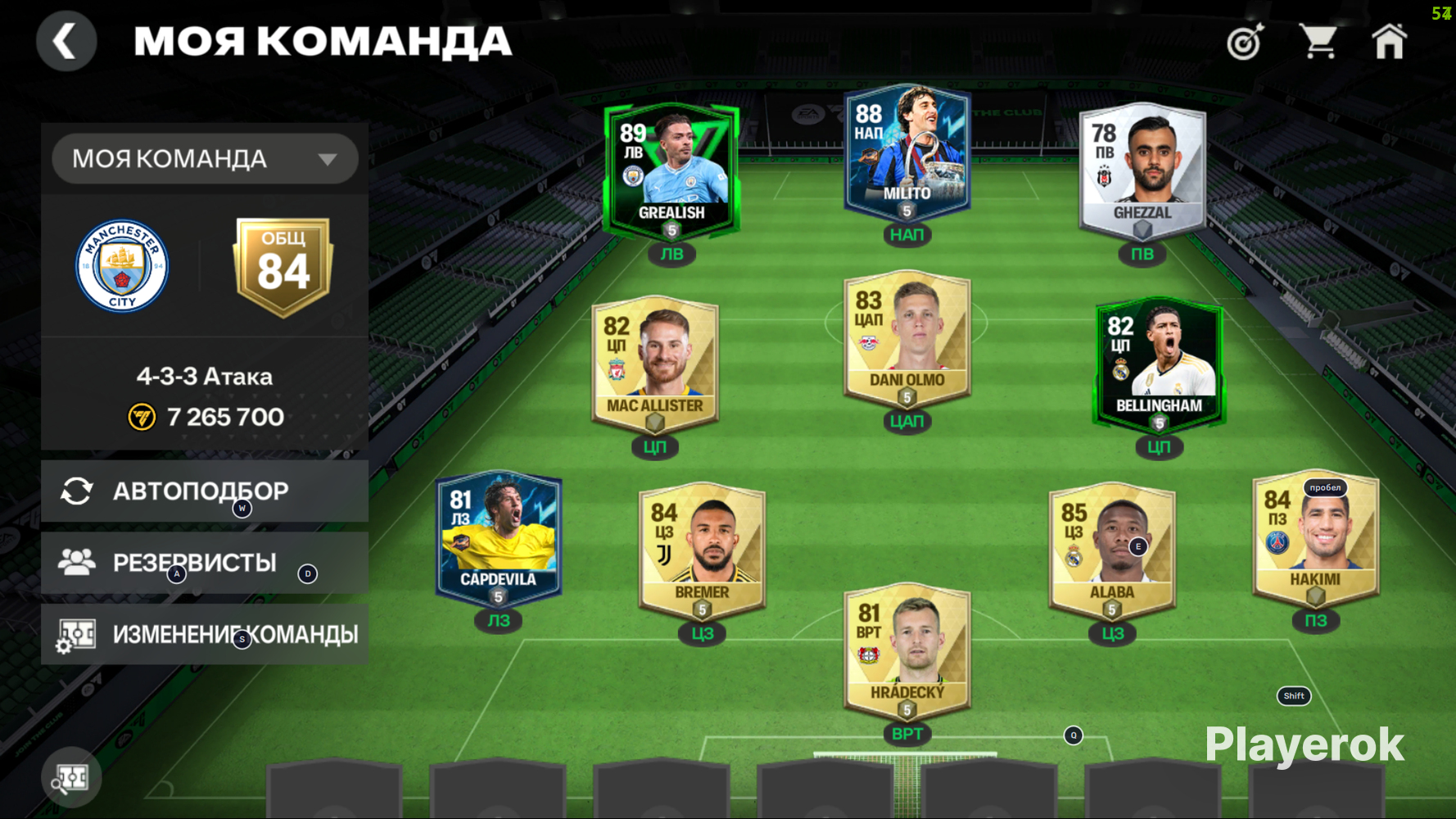
Task: Click the АВТОПОДБОР button
Action: click(x=205, y=491)
